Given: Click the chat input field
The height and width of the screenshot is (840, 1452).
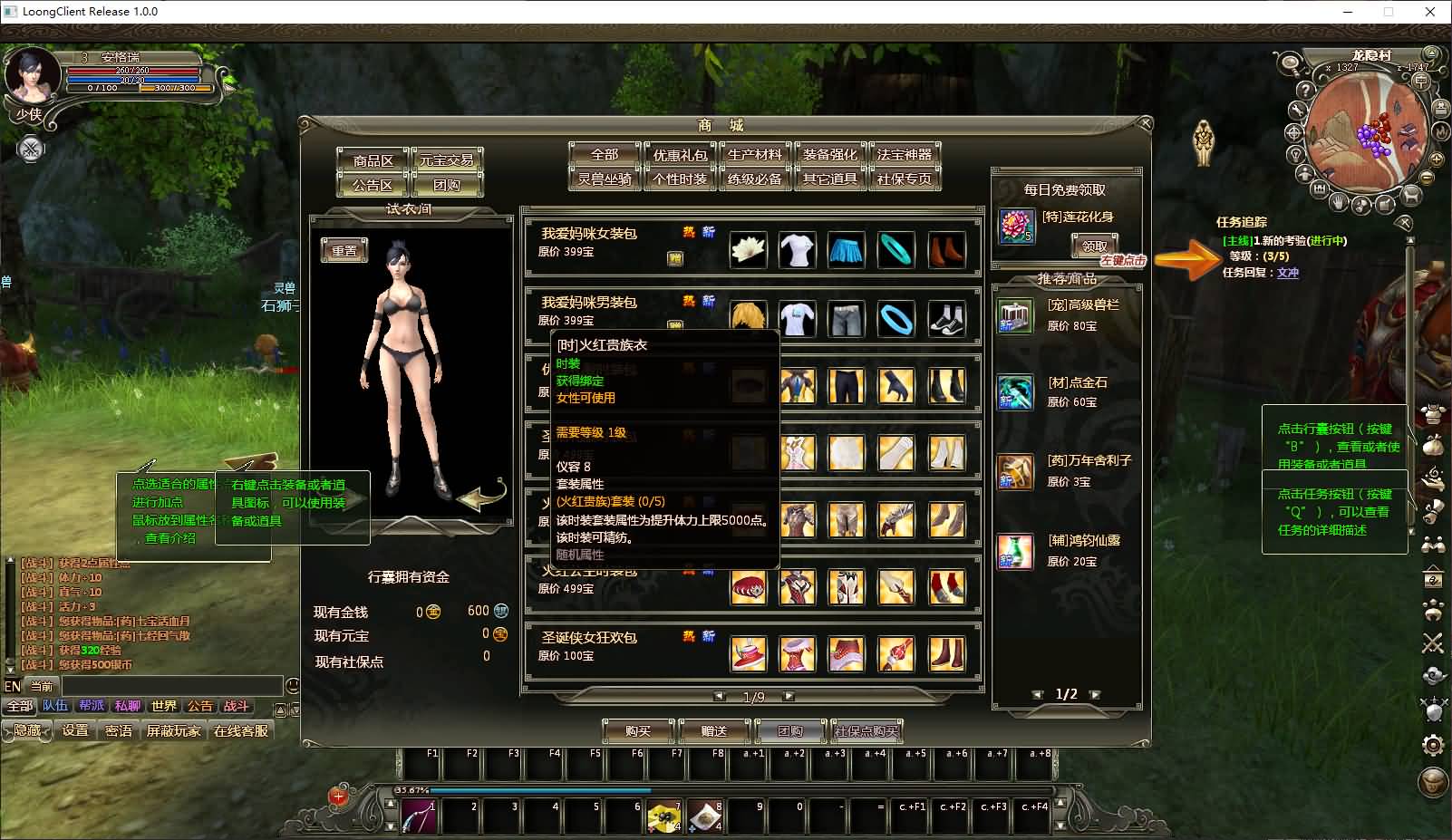Looking at the screenshot, I should tap(172, 686).
